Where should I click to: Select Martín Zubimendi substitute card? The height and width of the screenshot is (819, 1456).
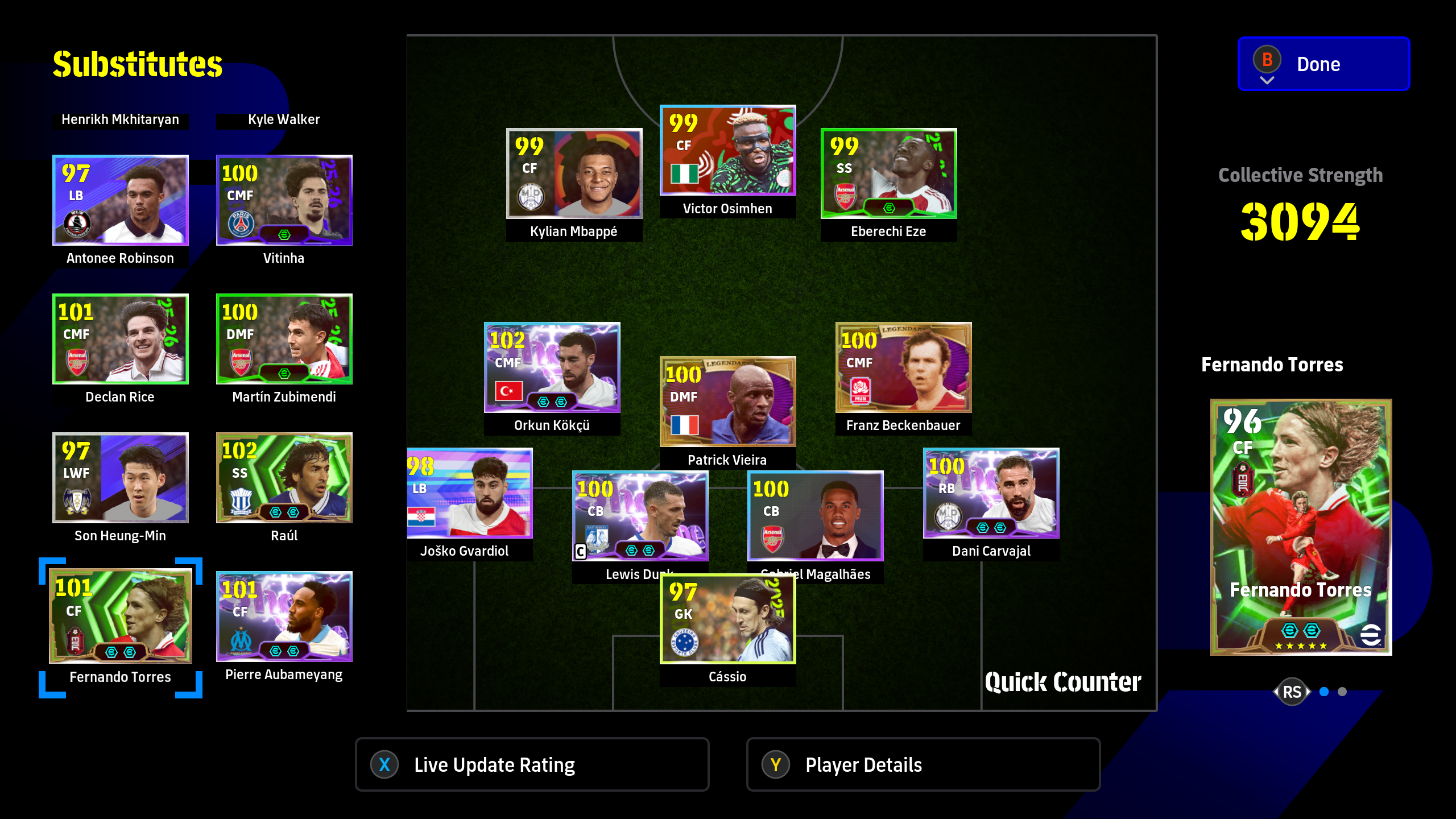tap(284, 339)
